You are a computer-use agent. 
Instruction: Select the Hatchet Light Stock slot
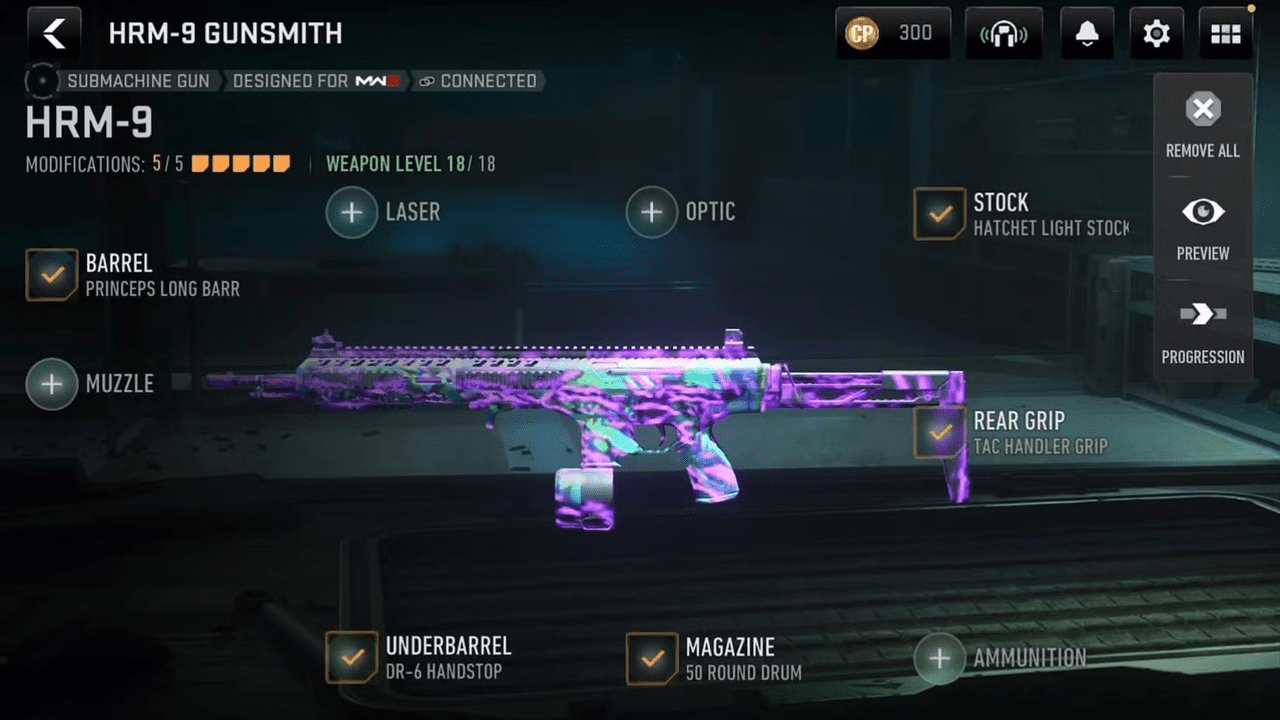click(x=940, y=214)
